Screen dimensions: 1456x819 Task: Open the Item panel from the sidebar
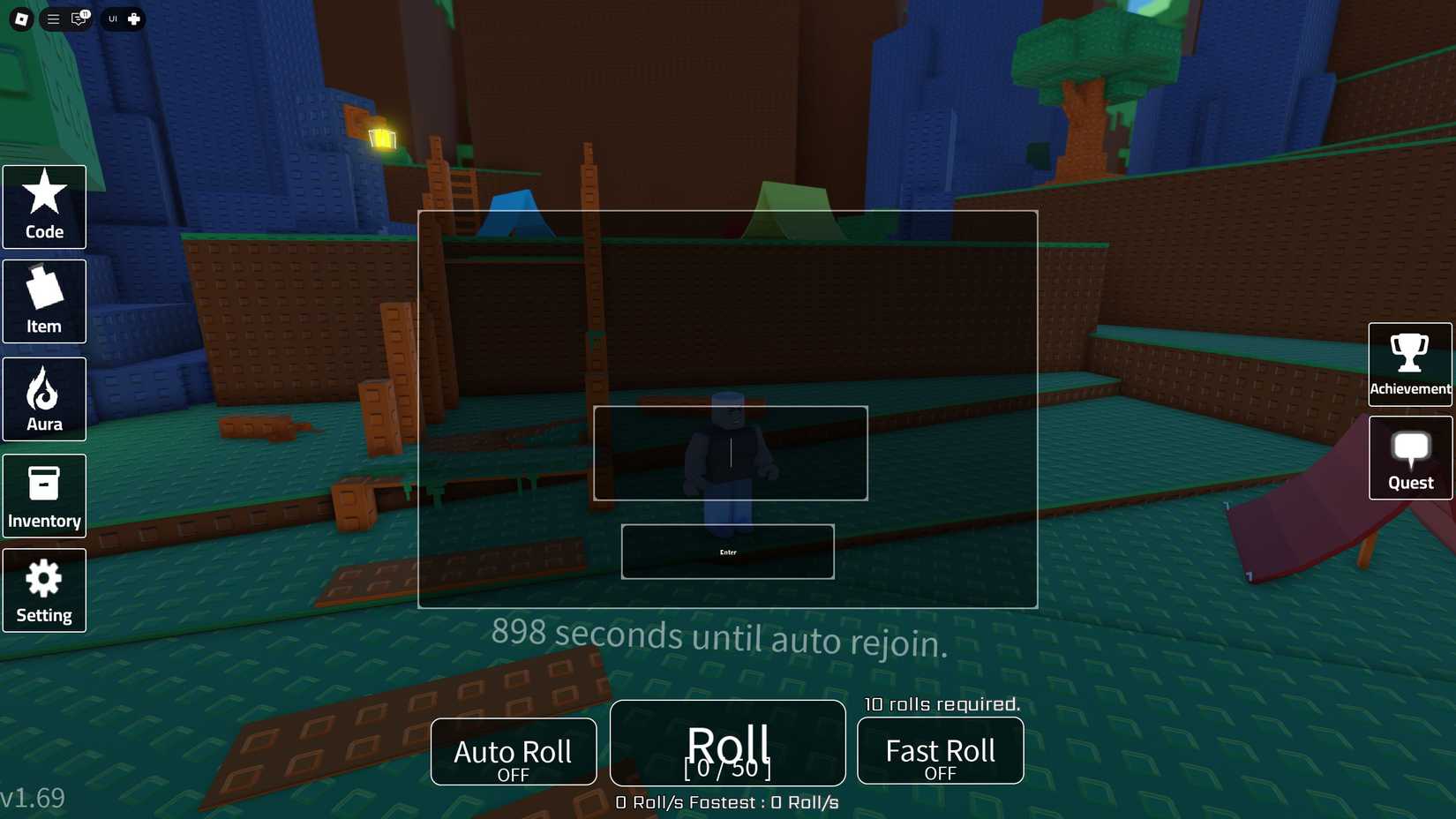click(44, 301)
